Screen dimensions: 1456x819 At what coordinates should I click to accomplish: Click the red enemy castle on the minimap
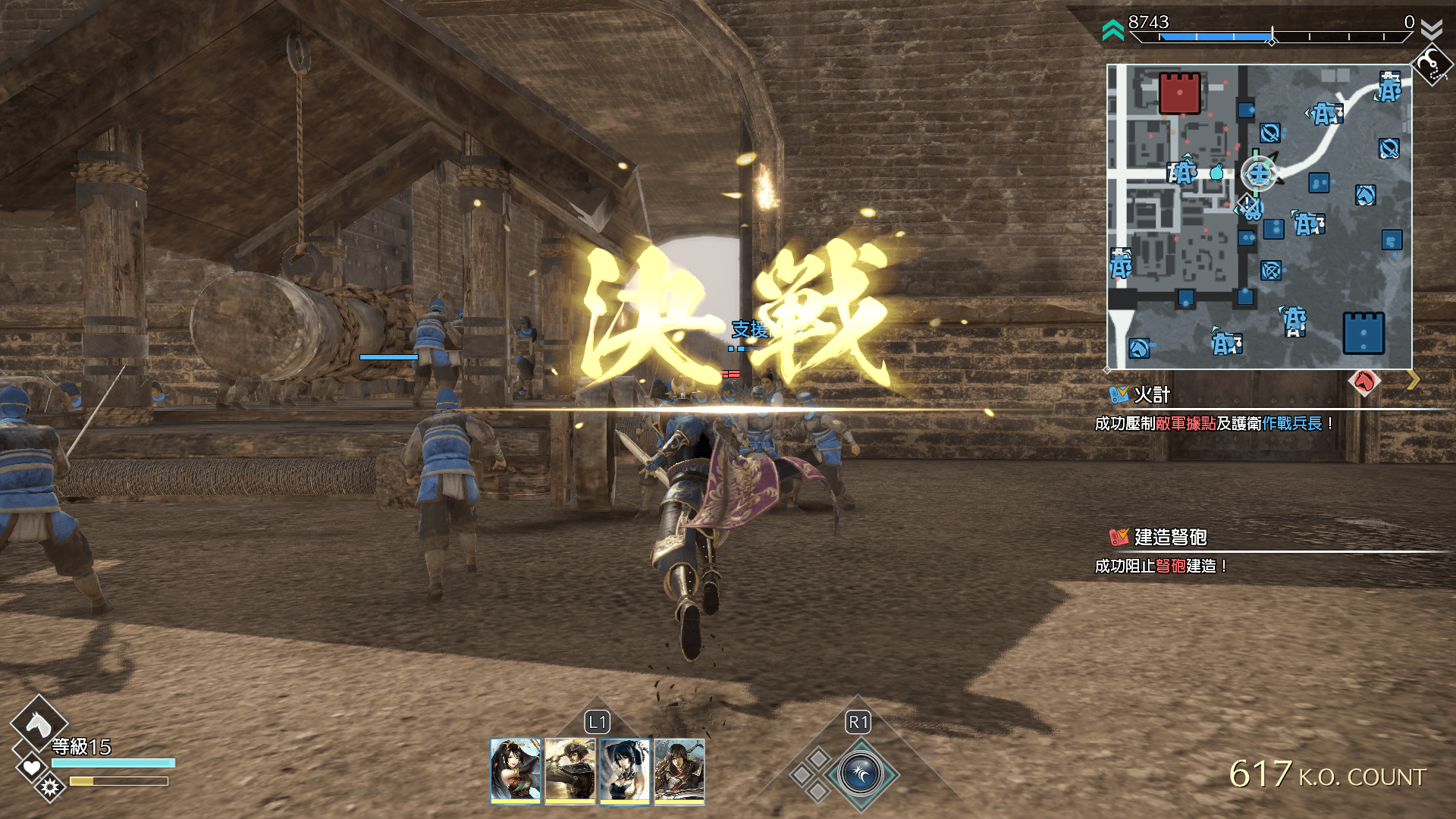[x=1179, y=93]
